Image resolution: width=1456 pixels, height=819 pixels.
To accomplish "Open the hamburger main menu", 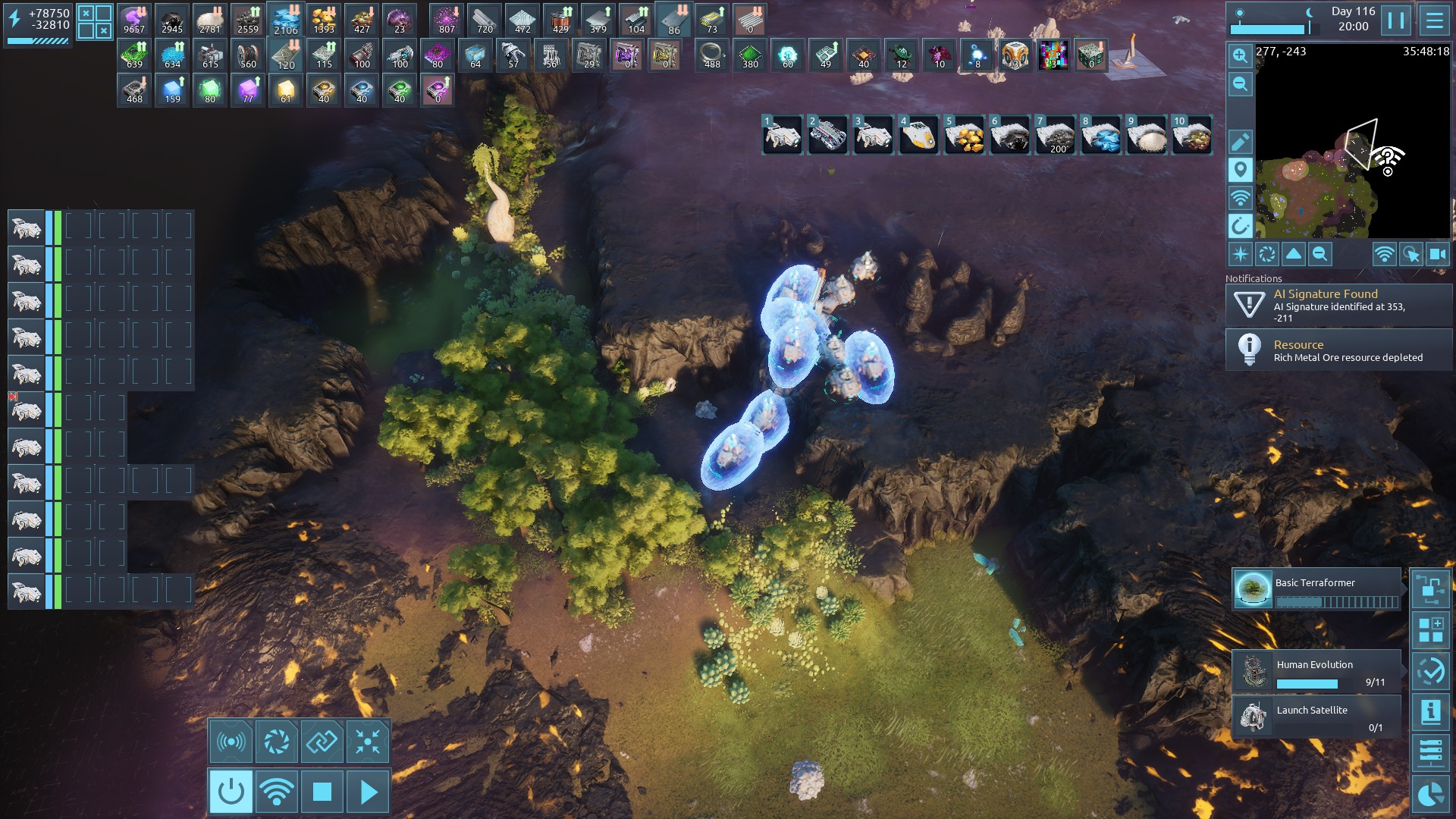I will pos(1434,20).
